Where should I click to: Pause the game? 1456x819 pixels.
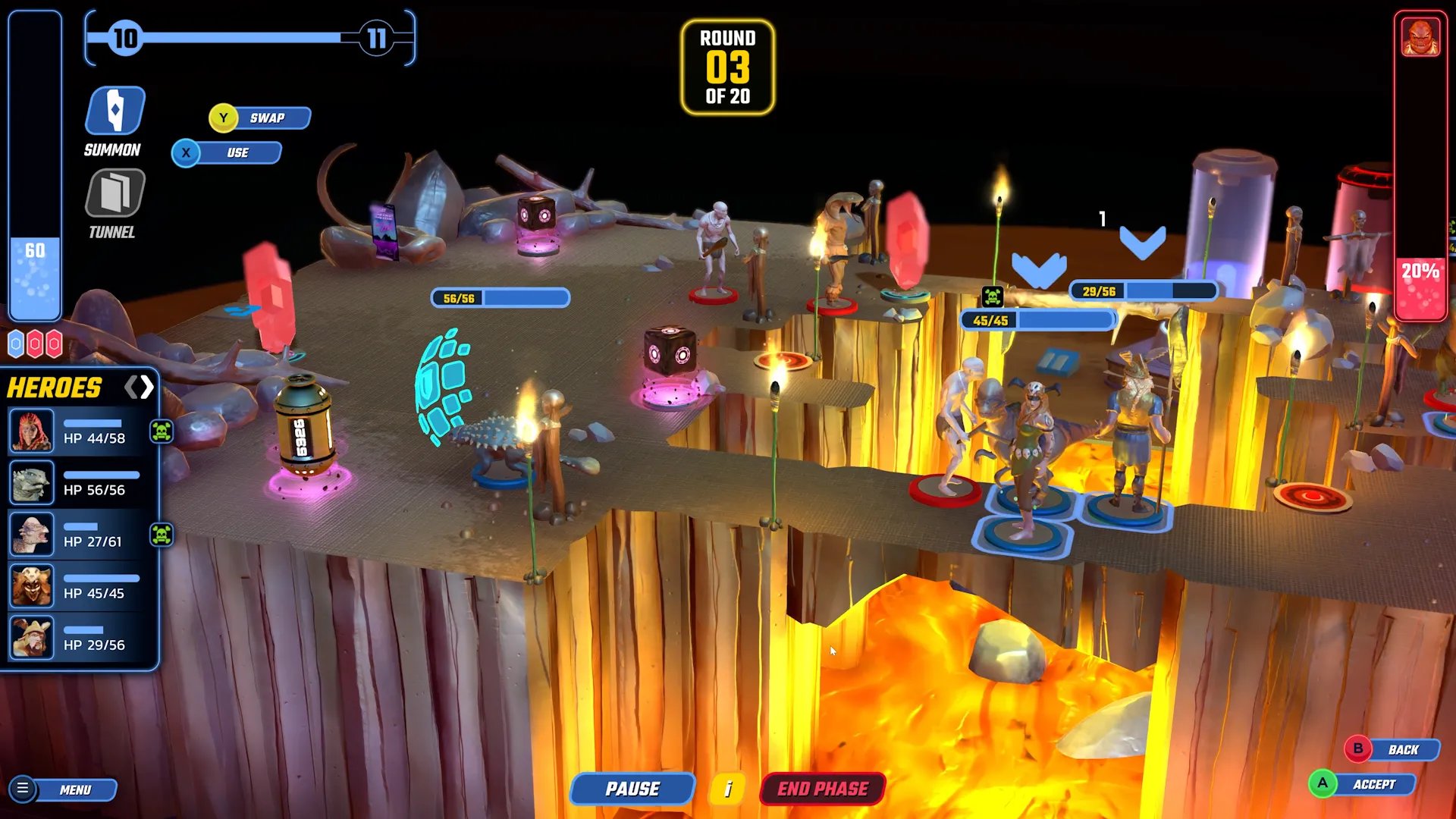632,789
